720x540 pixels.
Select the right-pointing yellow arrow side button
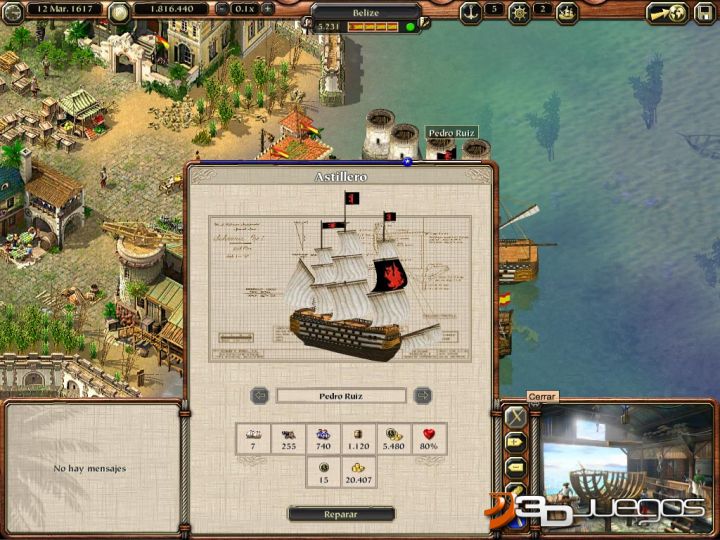pyautogui.click(x=516, y=441)
